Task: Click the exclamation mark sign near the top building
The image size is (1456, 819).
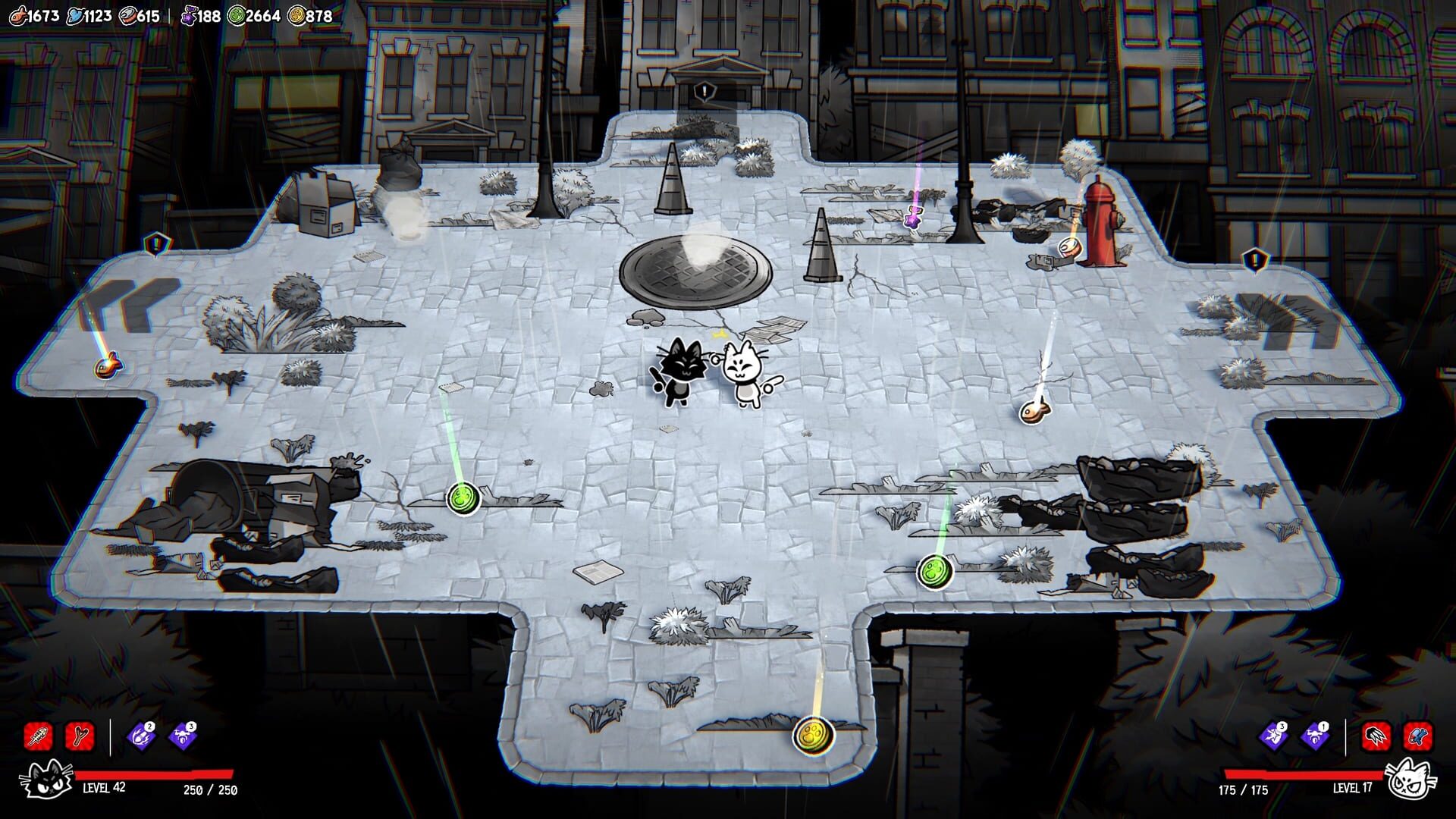Action: coord(702,91)
